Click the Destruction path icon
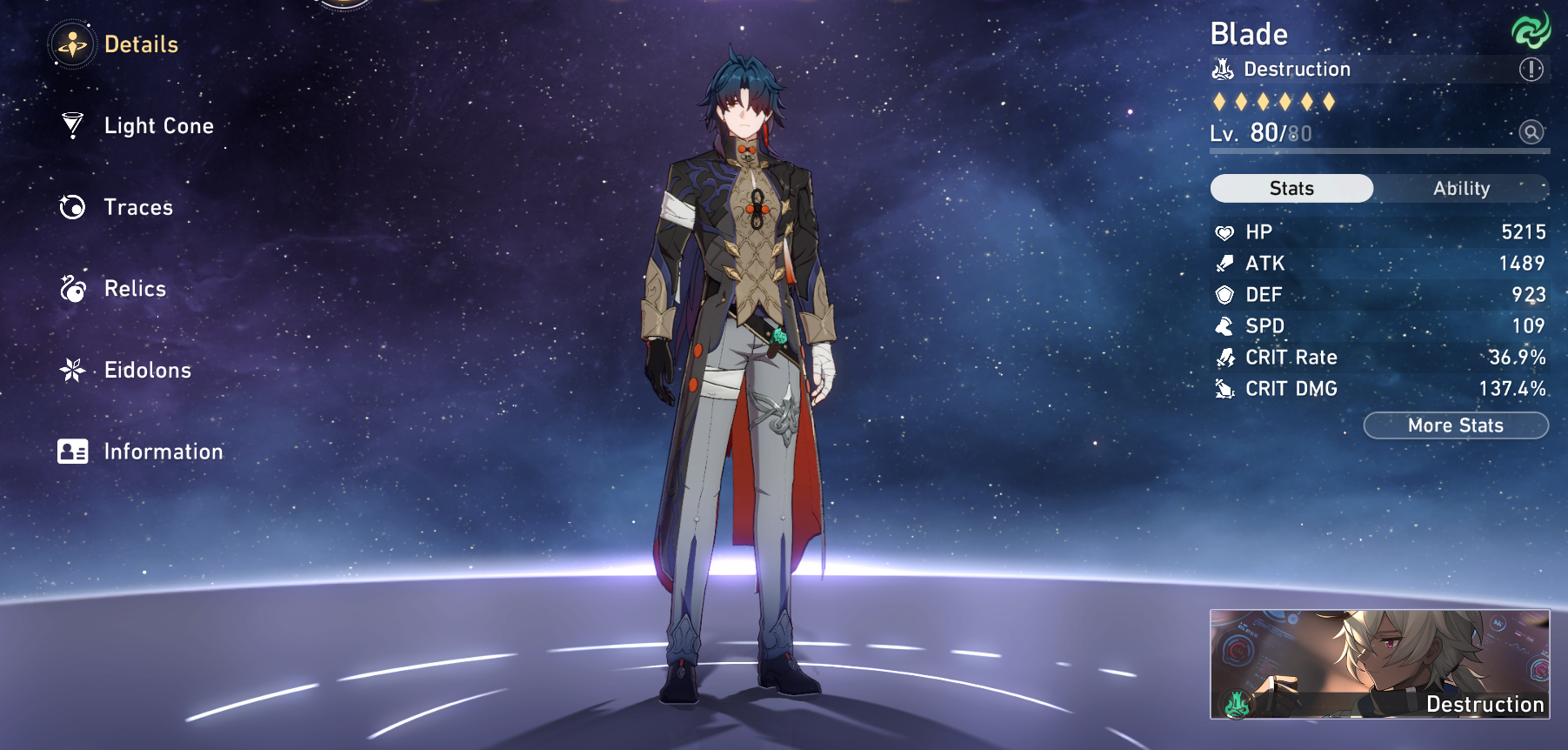Viewport: 1568px width, 750px height. (x=1223, y=69)
